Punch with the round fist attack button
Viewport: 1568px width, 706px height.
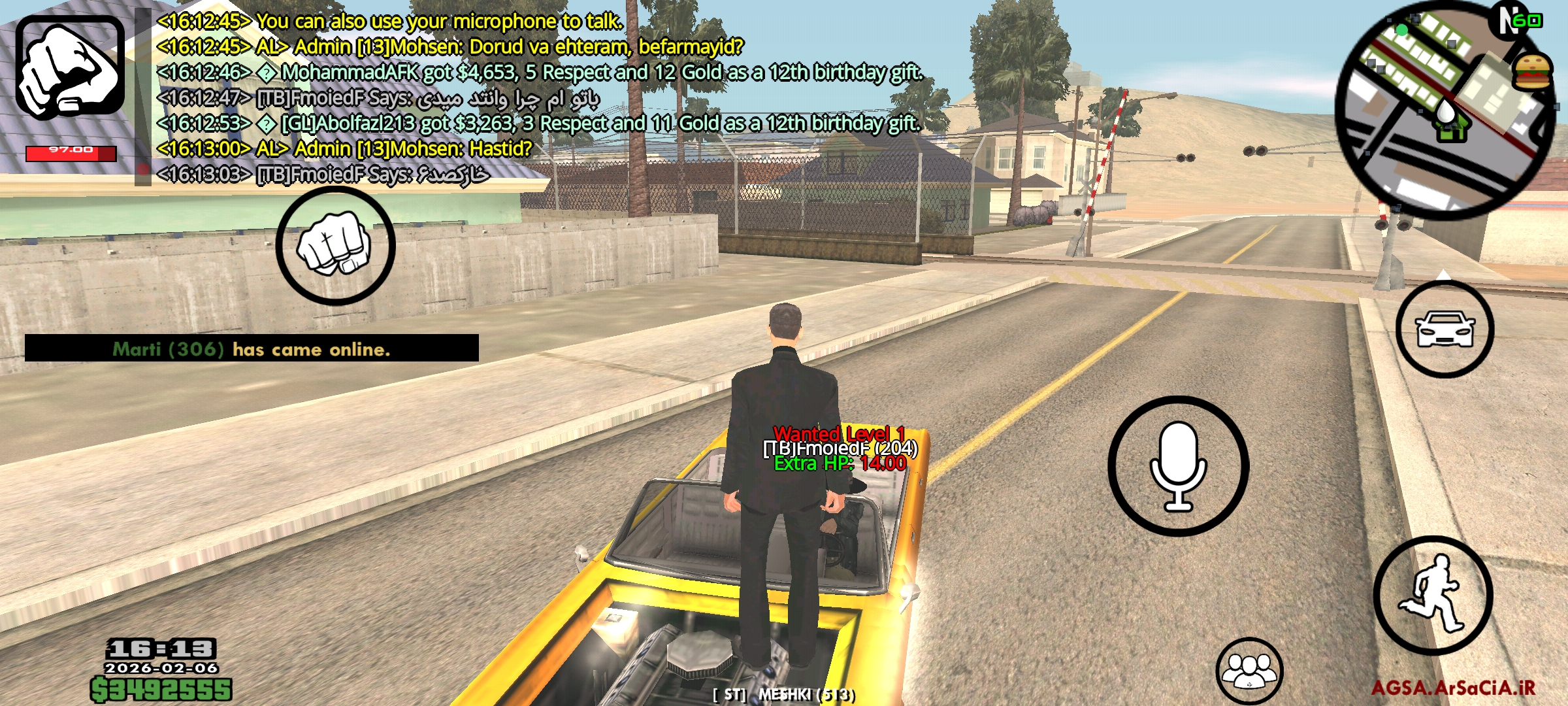(x=335, y=246)
